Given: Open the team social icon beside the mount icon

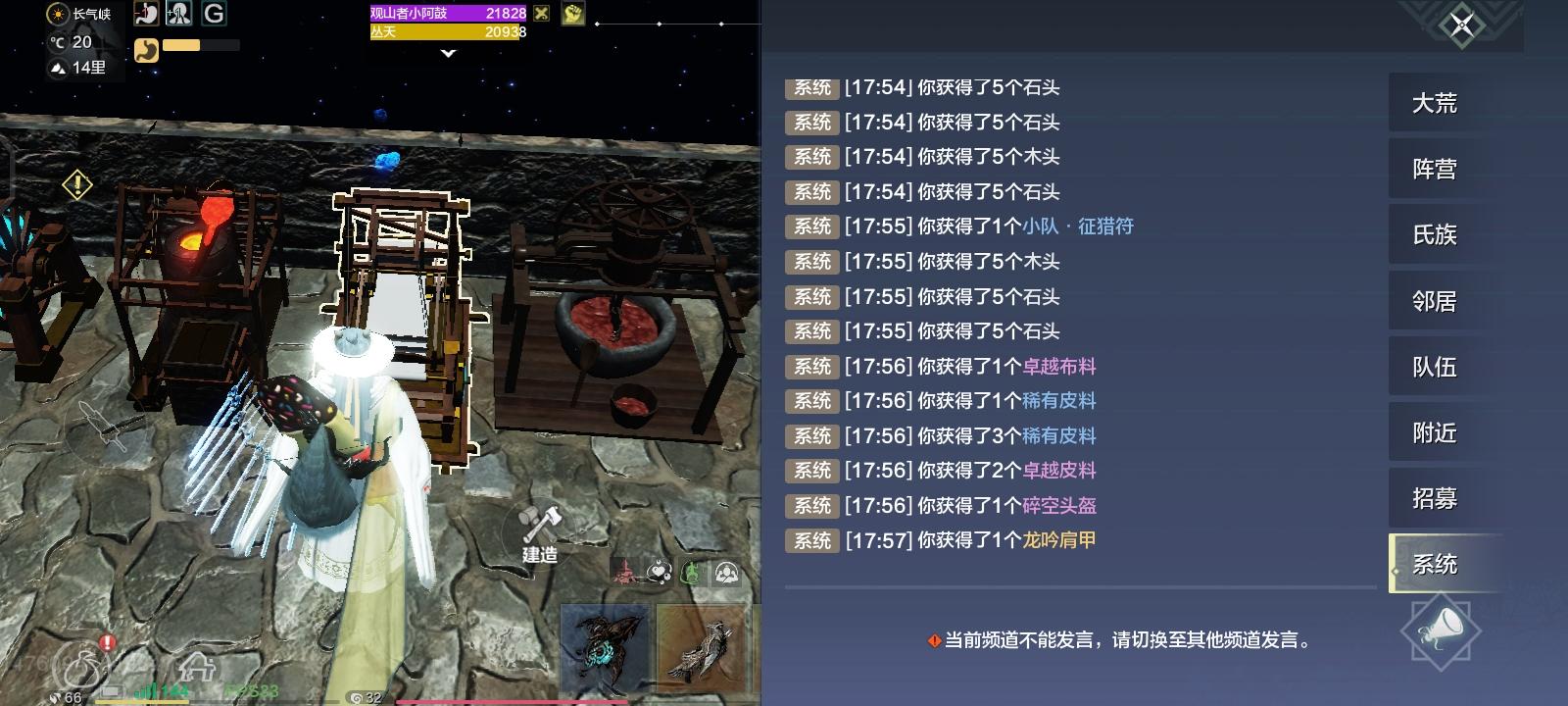Looking at the screenshot, I should (x=727, y=572).
